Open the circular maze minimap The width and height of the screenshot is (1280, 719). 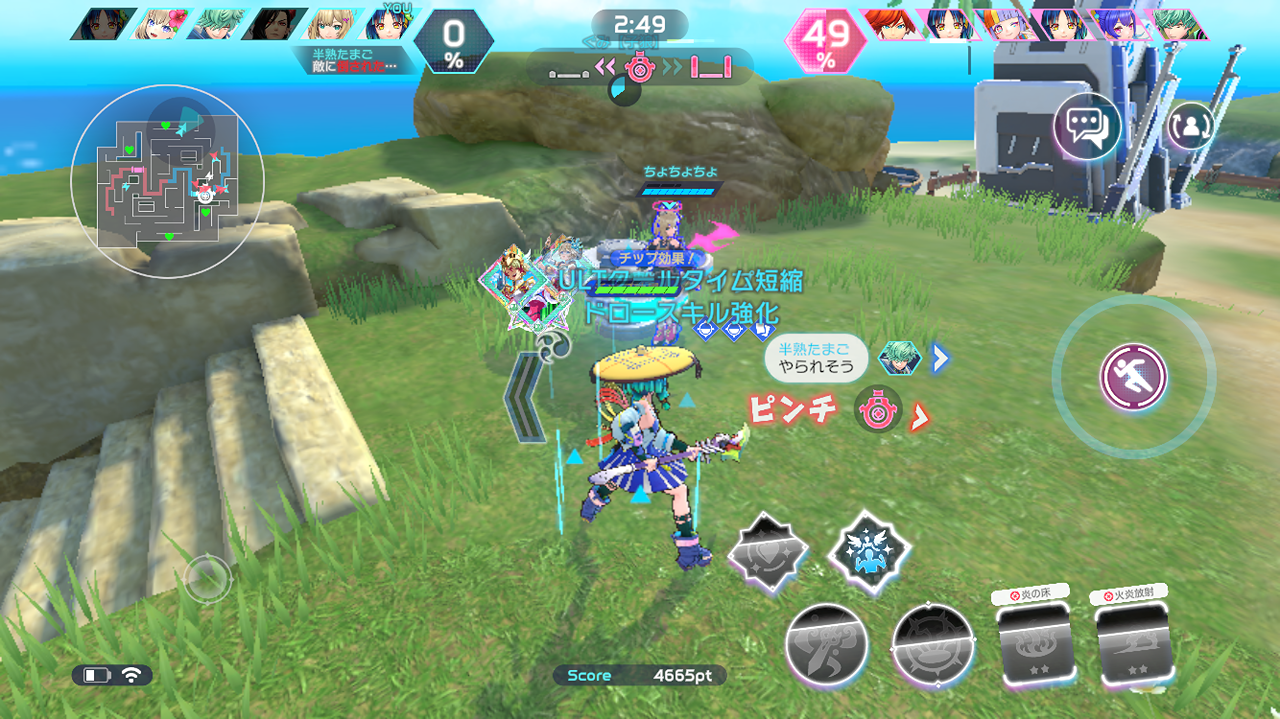tap(167, 181)
